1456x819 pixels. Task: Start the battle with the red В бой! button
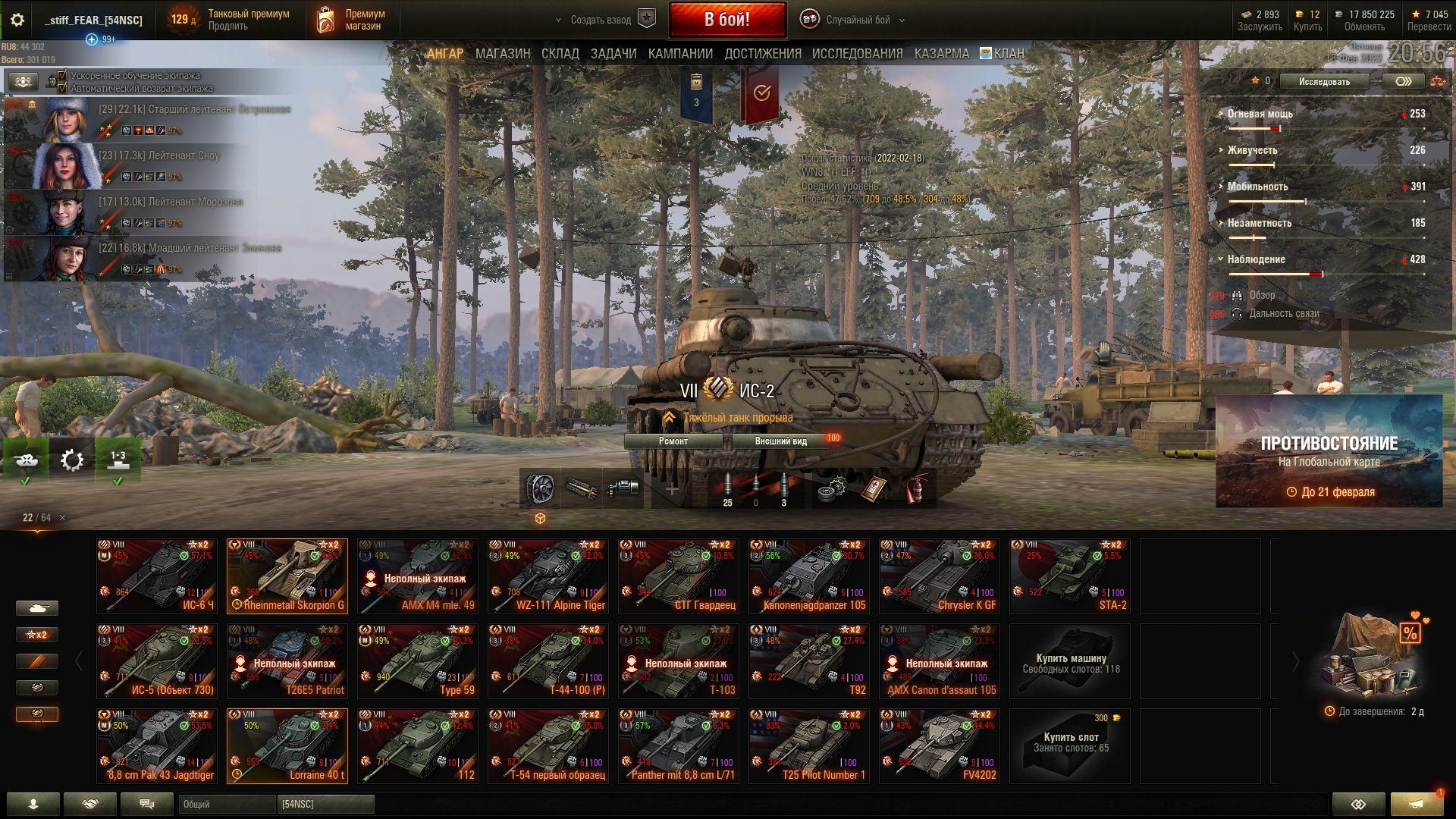point(726,20)
